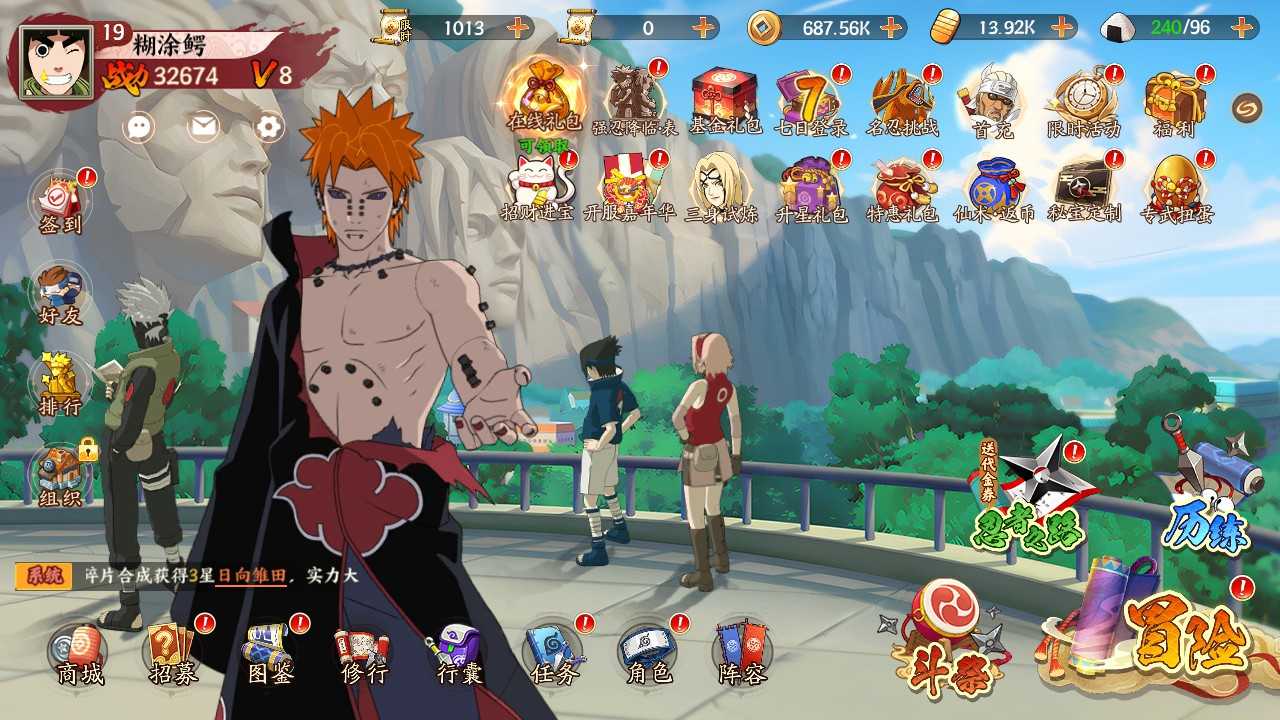Open the 任务 quest list

click(553, 654)
